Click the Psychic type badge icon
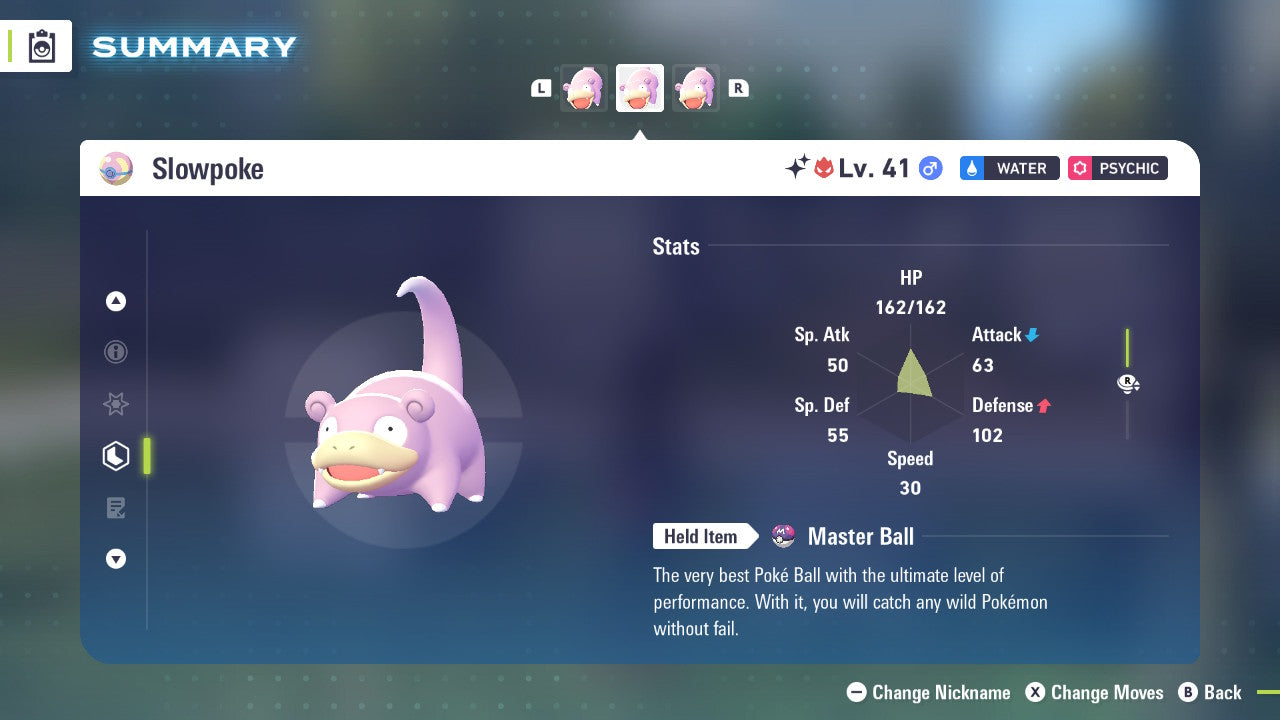The width and height of the screenshot is (1280, 720). pyautogui.click(x=1080, y=168)
